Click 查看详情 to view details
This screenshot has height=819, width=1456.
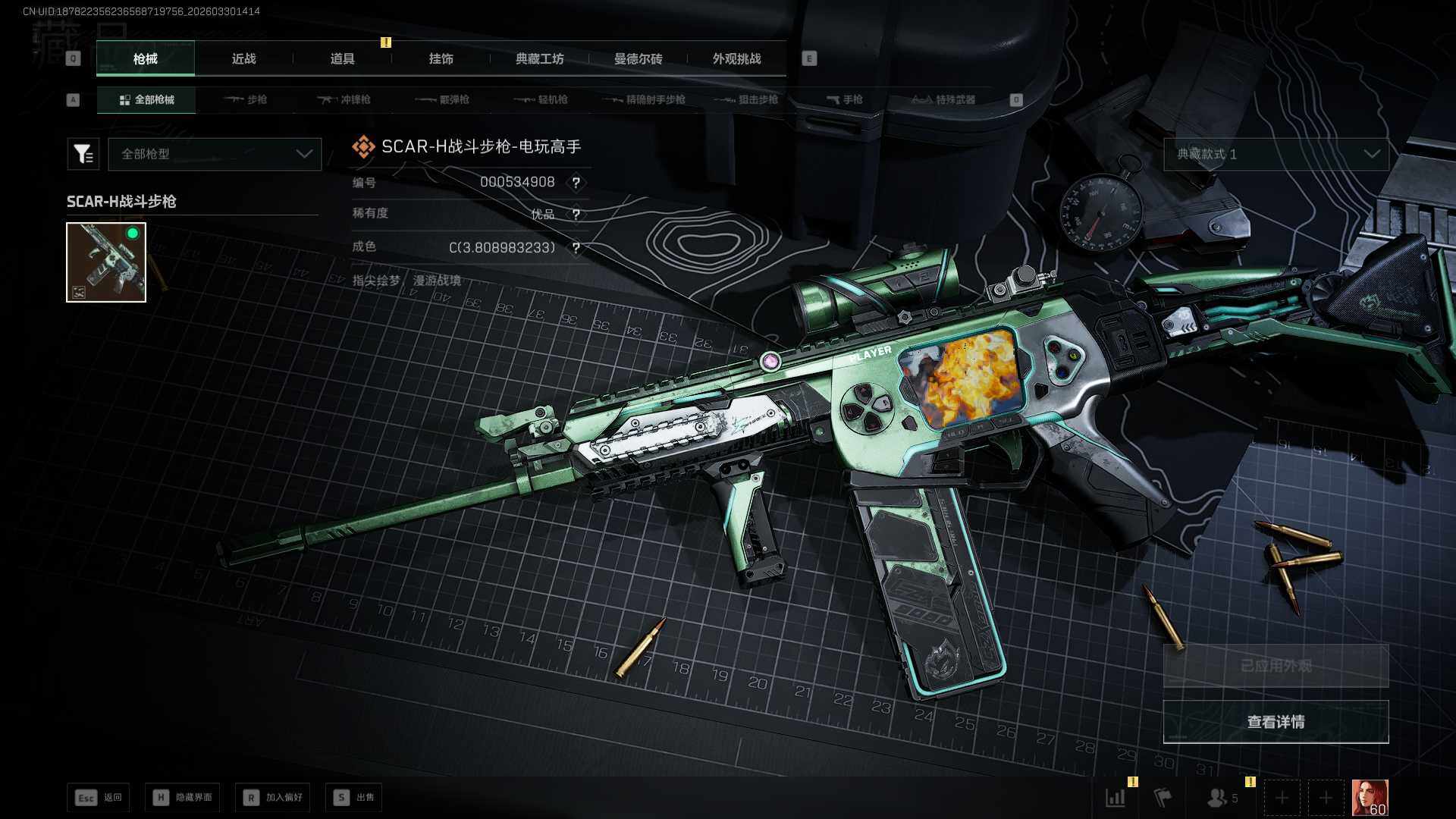[x=1276, y=722]
